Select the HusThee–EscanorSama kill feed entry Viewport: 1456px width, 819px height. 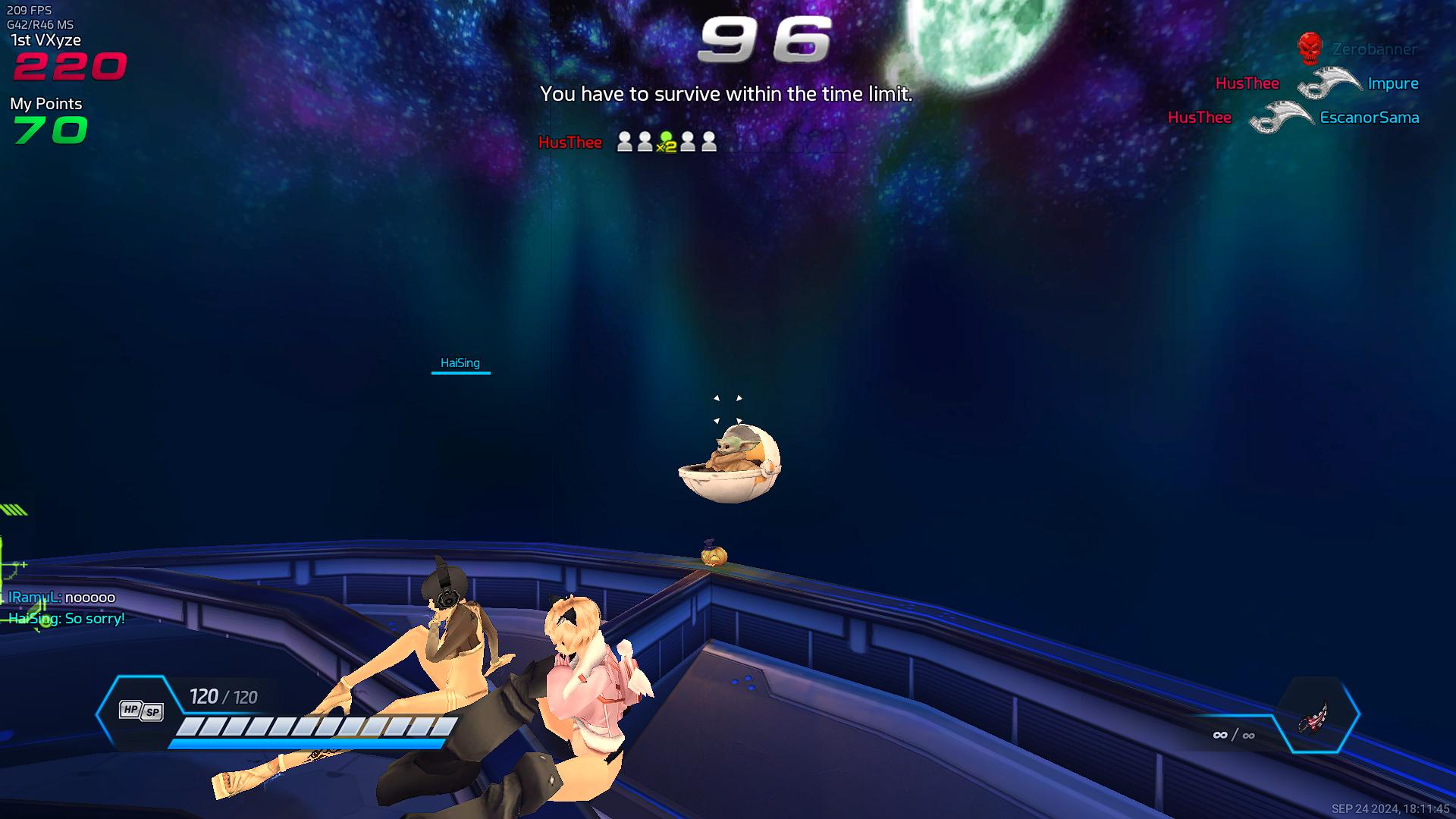1293,118
